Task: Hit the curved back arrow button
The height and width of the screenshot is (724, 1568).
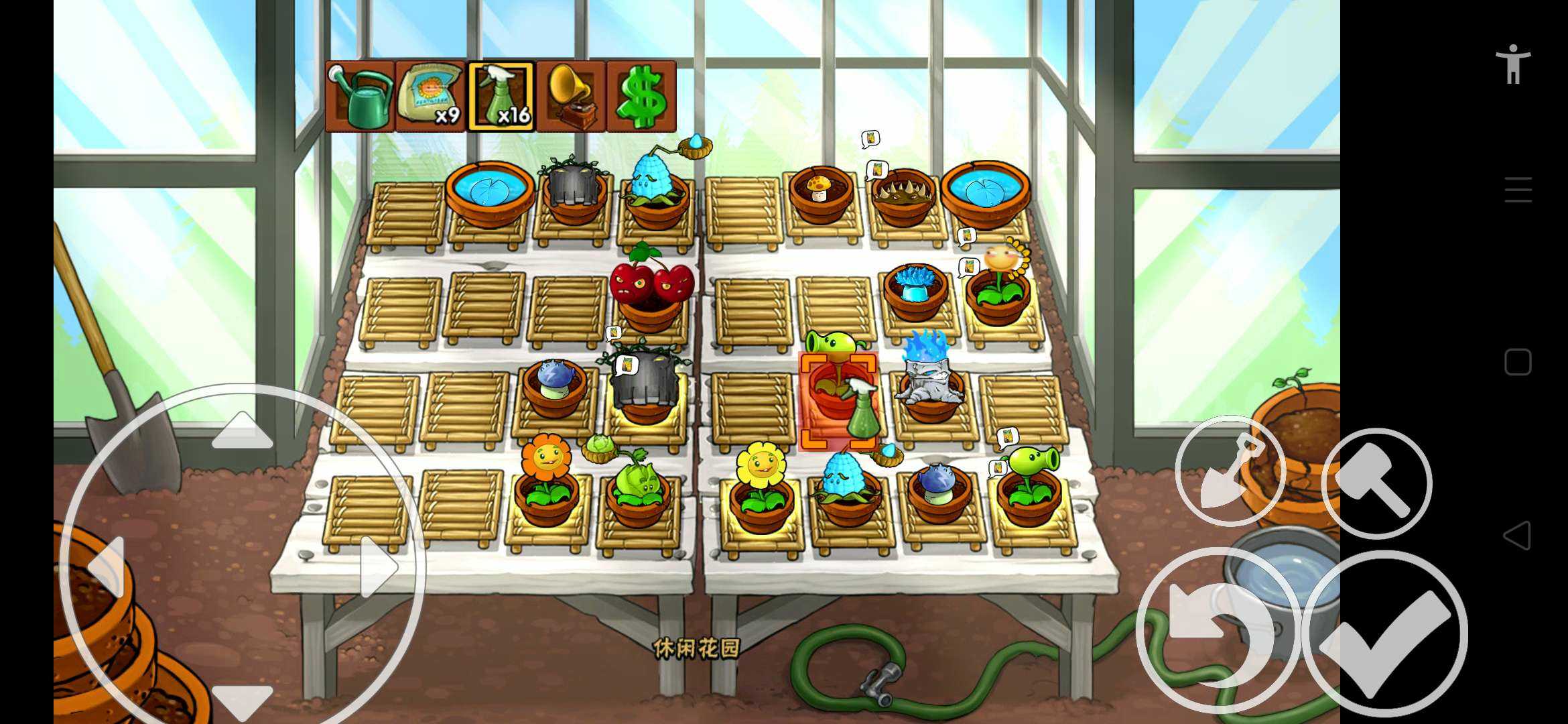Action: [1218, 630]
